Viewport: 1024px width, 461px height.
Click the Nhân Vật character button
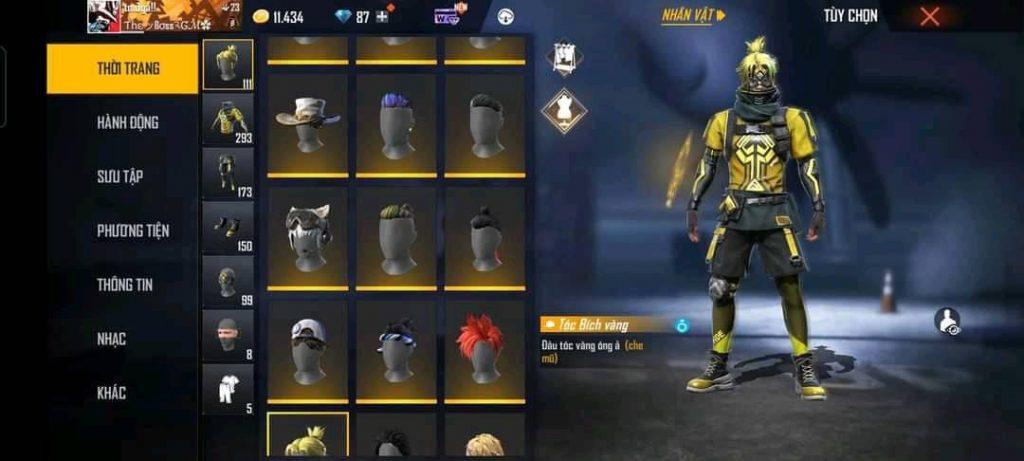[692, 16]
